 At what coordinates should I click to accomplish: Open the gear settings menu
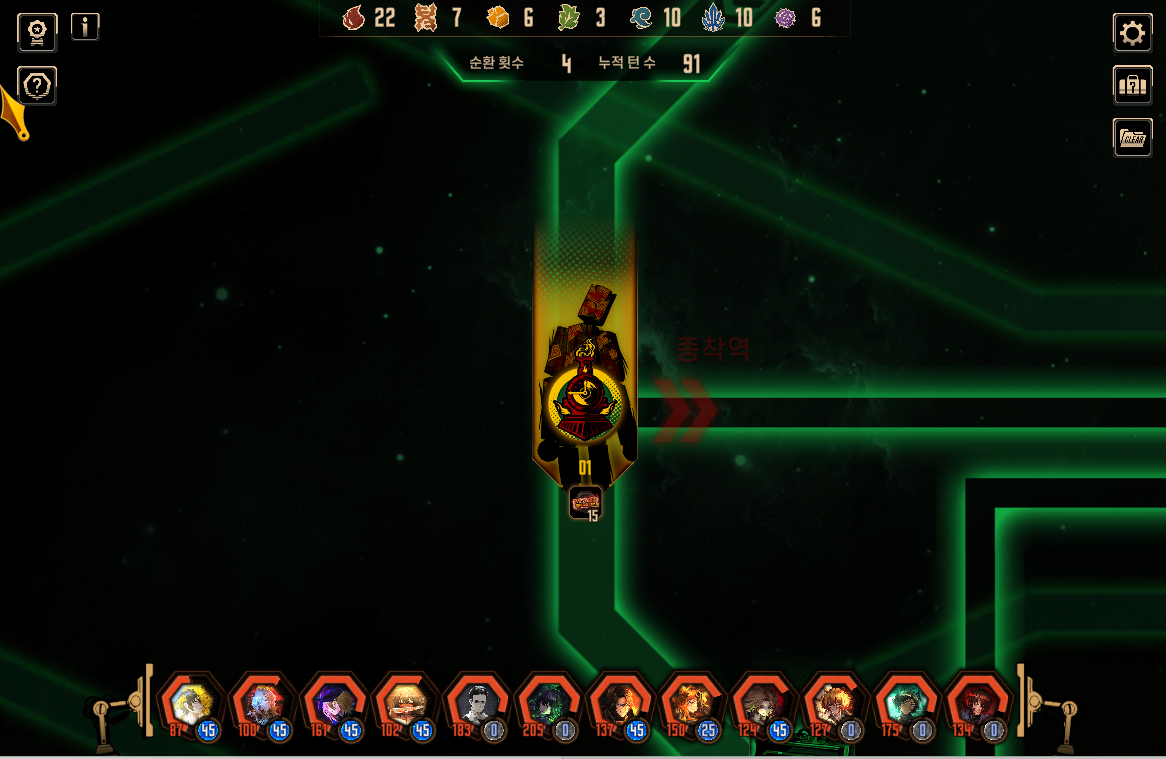(x=1132, y=33)
